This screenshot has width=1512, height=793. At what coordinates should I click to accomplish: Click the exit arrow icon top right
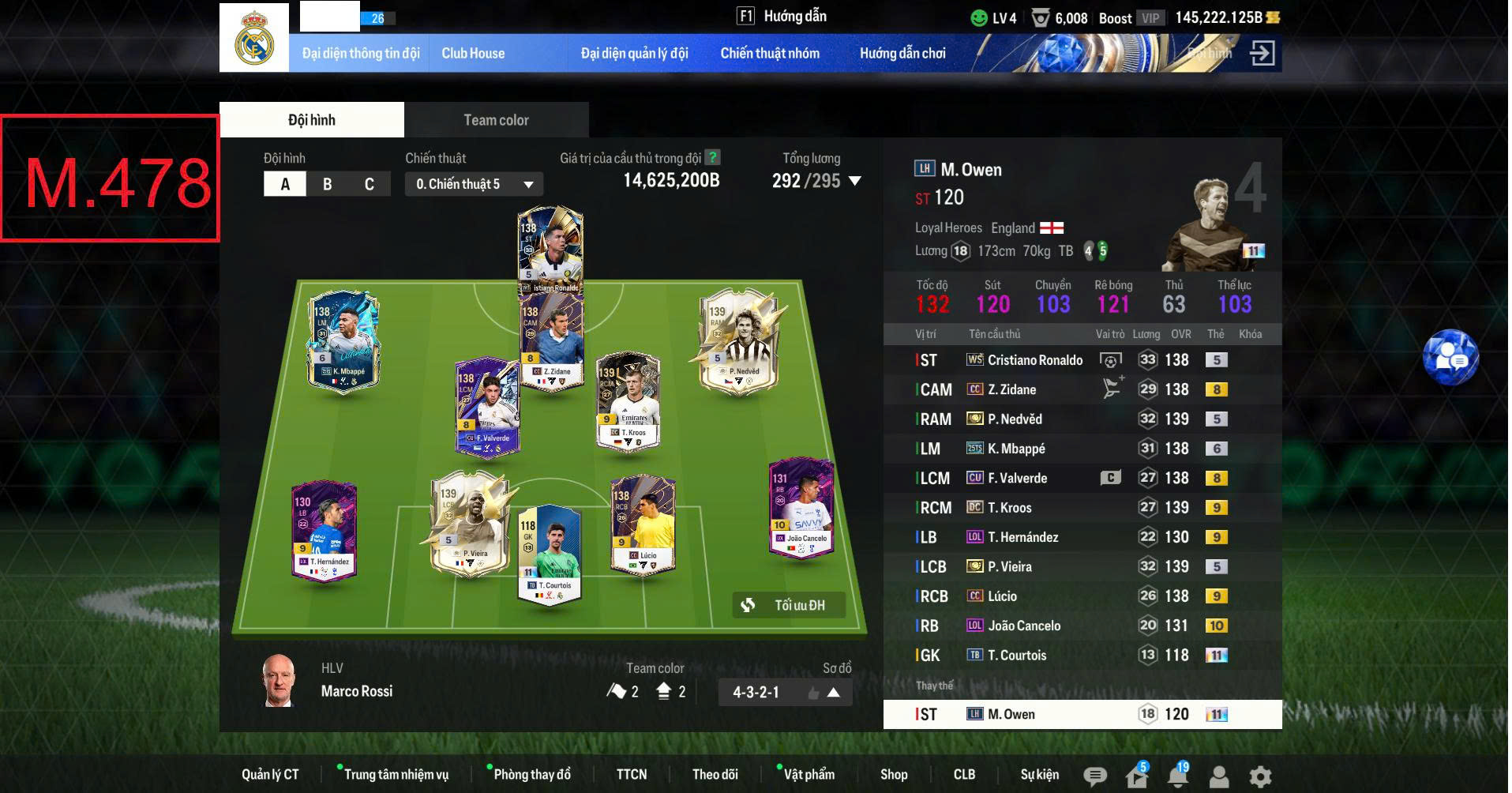coord(1264,52)
